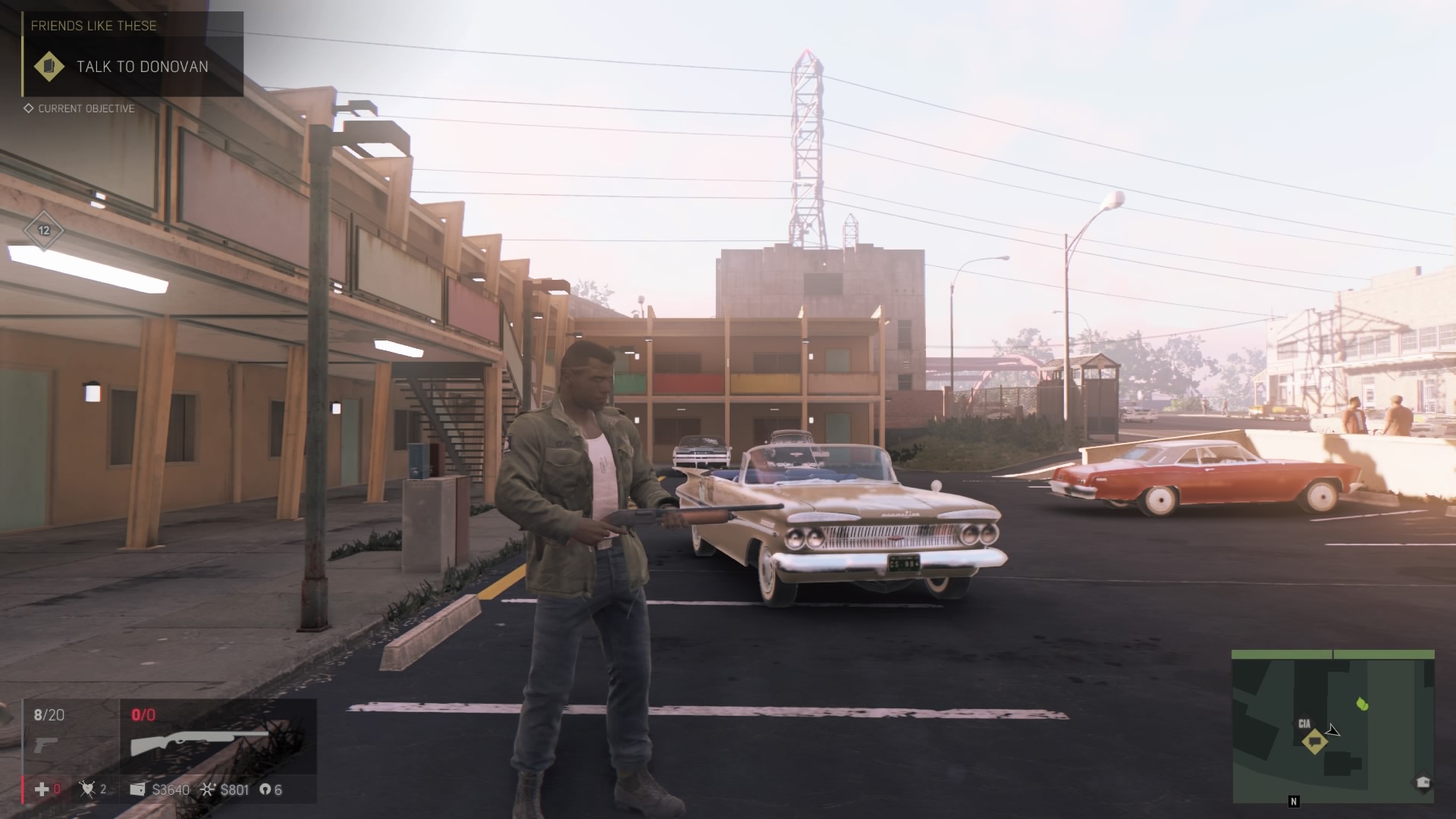
Task: Click the wallet cash icon
Action: (x=137, y=789)
